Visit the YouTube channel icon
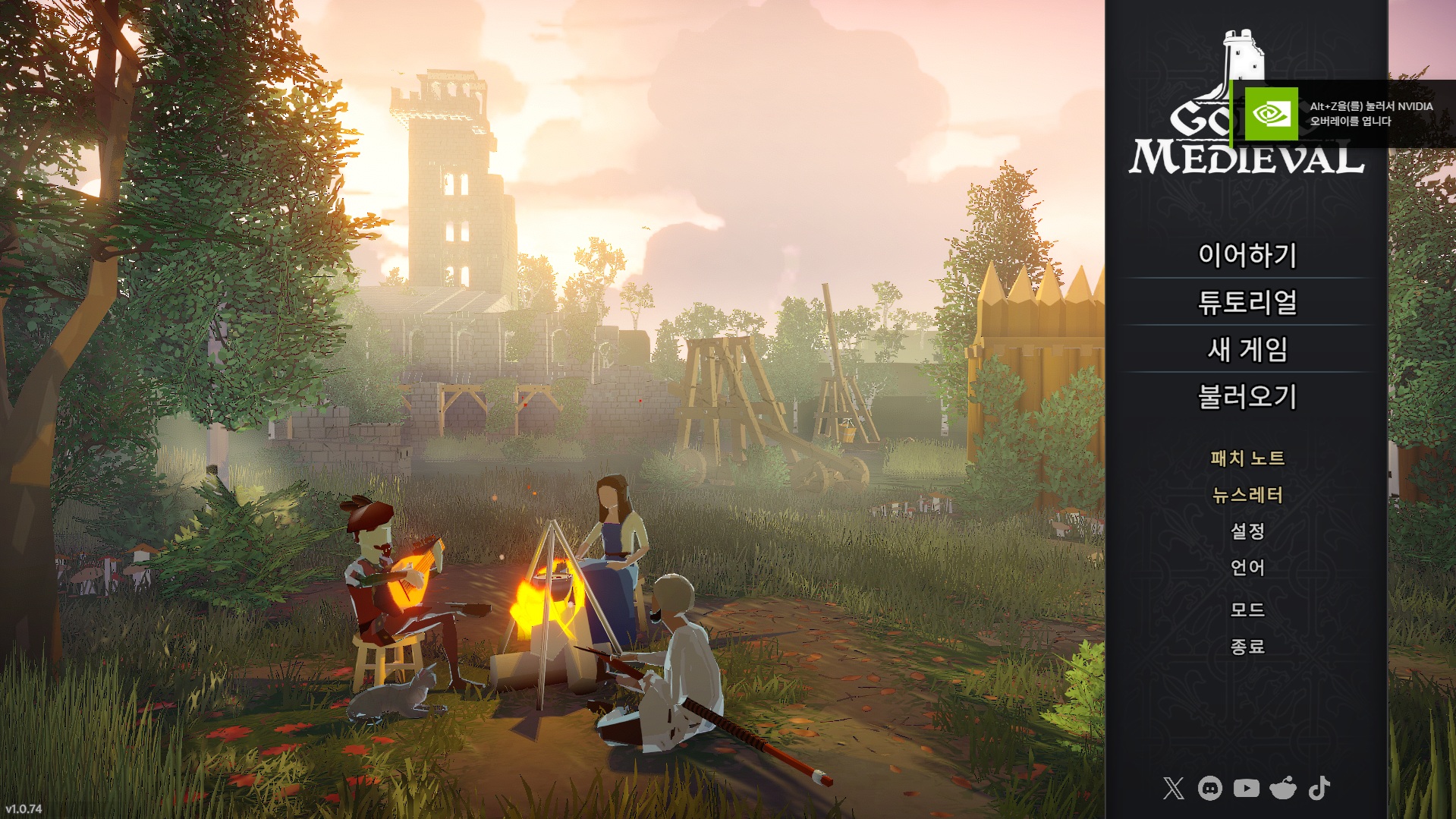This screenshot has width=1456, height=819. click(1246, 788)
